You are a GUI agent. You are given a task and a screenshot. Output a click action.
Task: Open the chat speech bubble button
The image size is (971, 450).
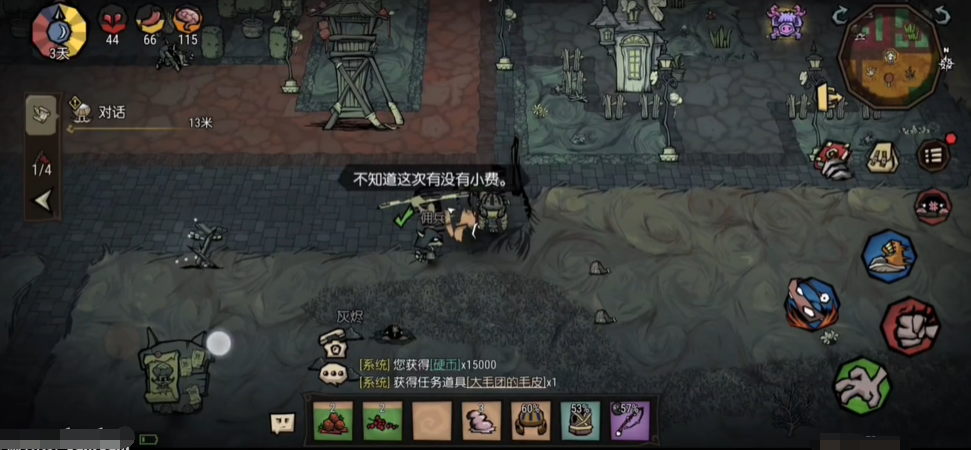tap(283, 423)
